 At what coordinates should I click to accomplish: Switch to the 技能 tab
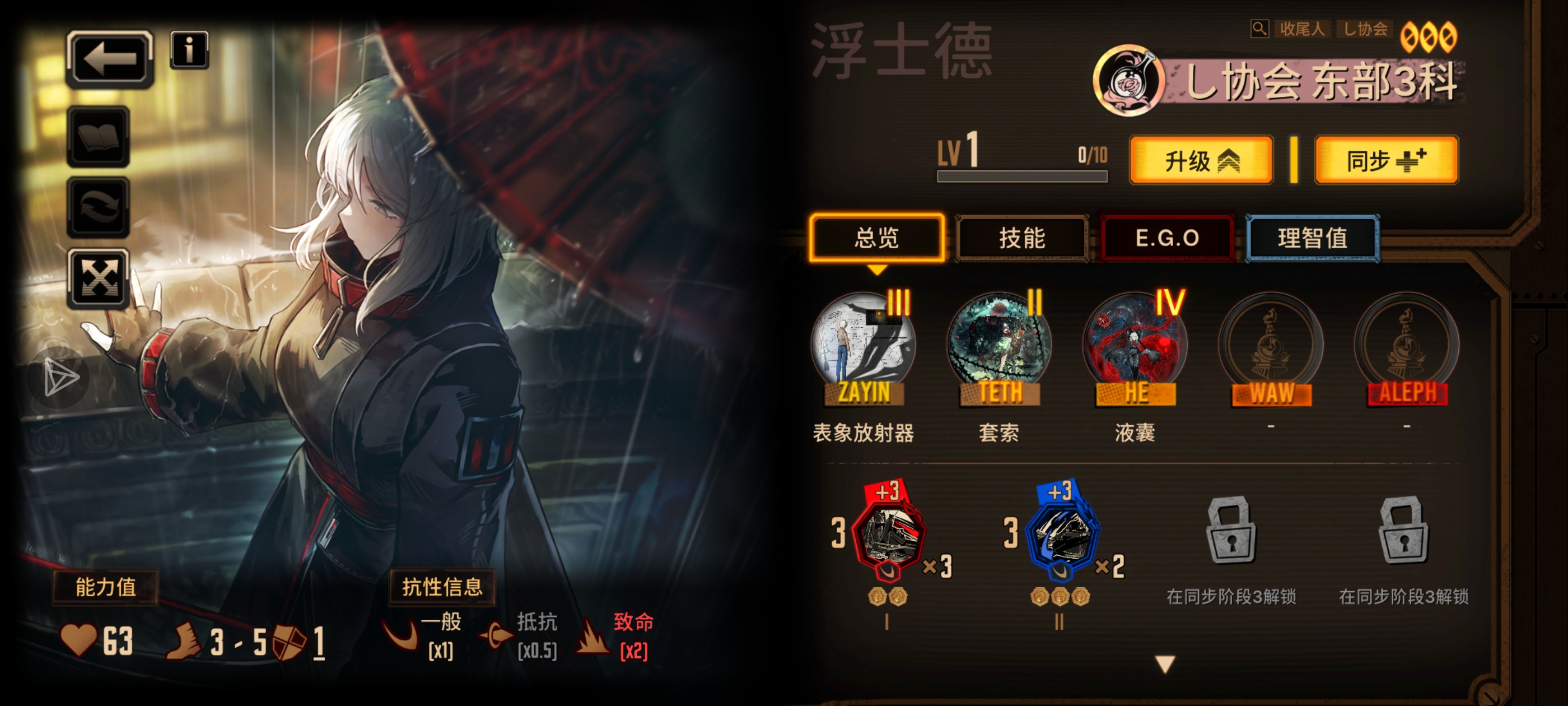tap(1023, 238)
